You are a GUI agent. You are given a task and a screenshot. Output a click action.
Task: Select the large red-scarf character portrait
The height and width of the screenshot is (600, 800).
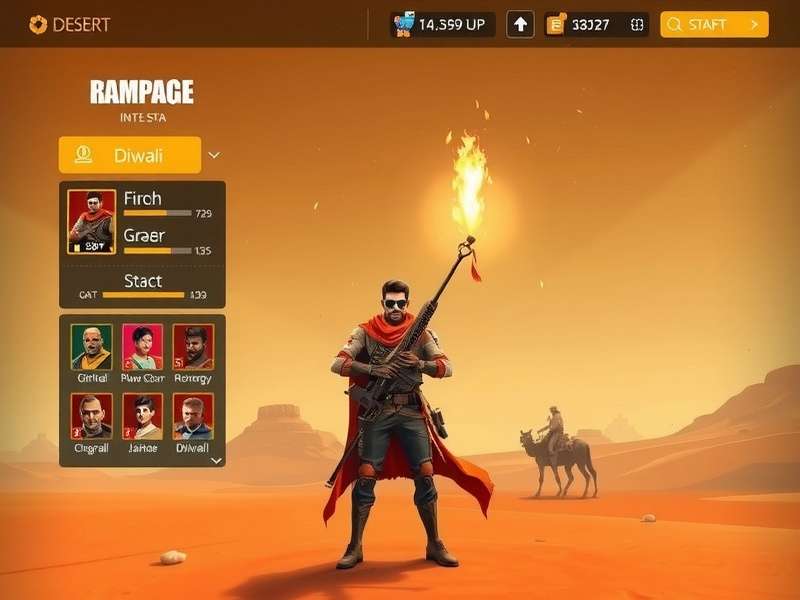pos(91,221)
